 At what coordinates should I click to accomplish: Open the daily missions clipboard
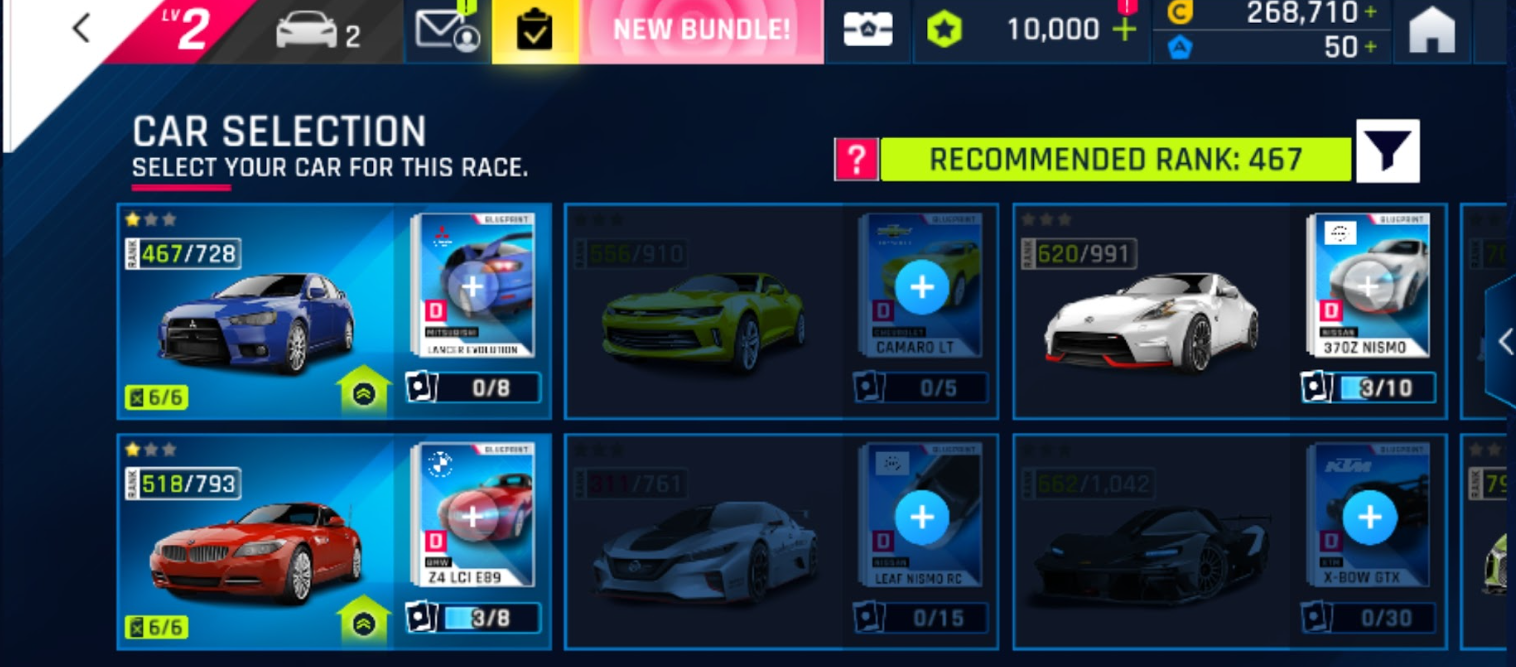click(535, 31)
